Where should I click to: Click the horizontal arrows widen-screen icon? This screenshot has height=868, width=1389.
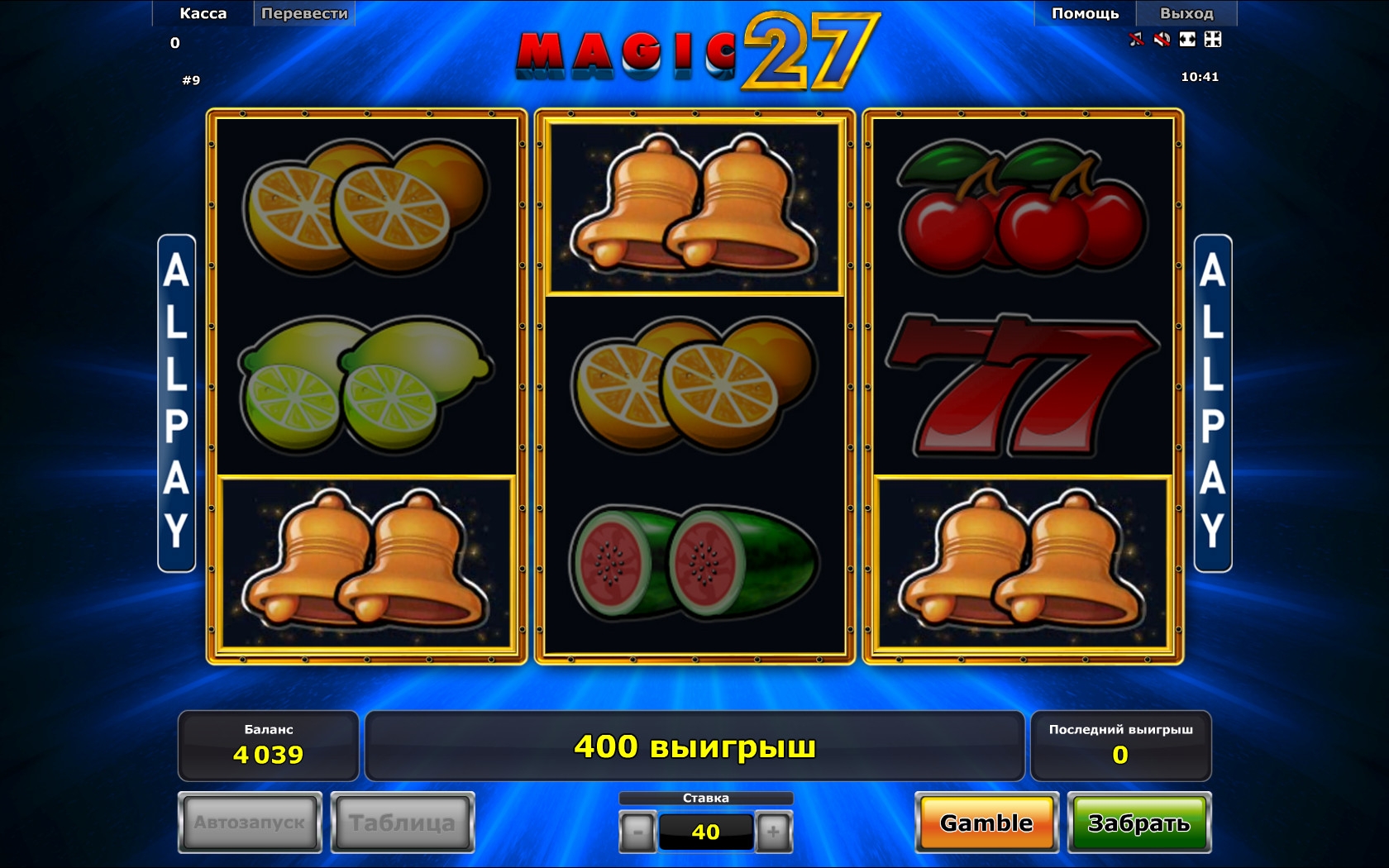click(x=1187, y=39)
